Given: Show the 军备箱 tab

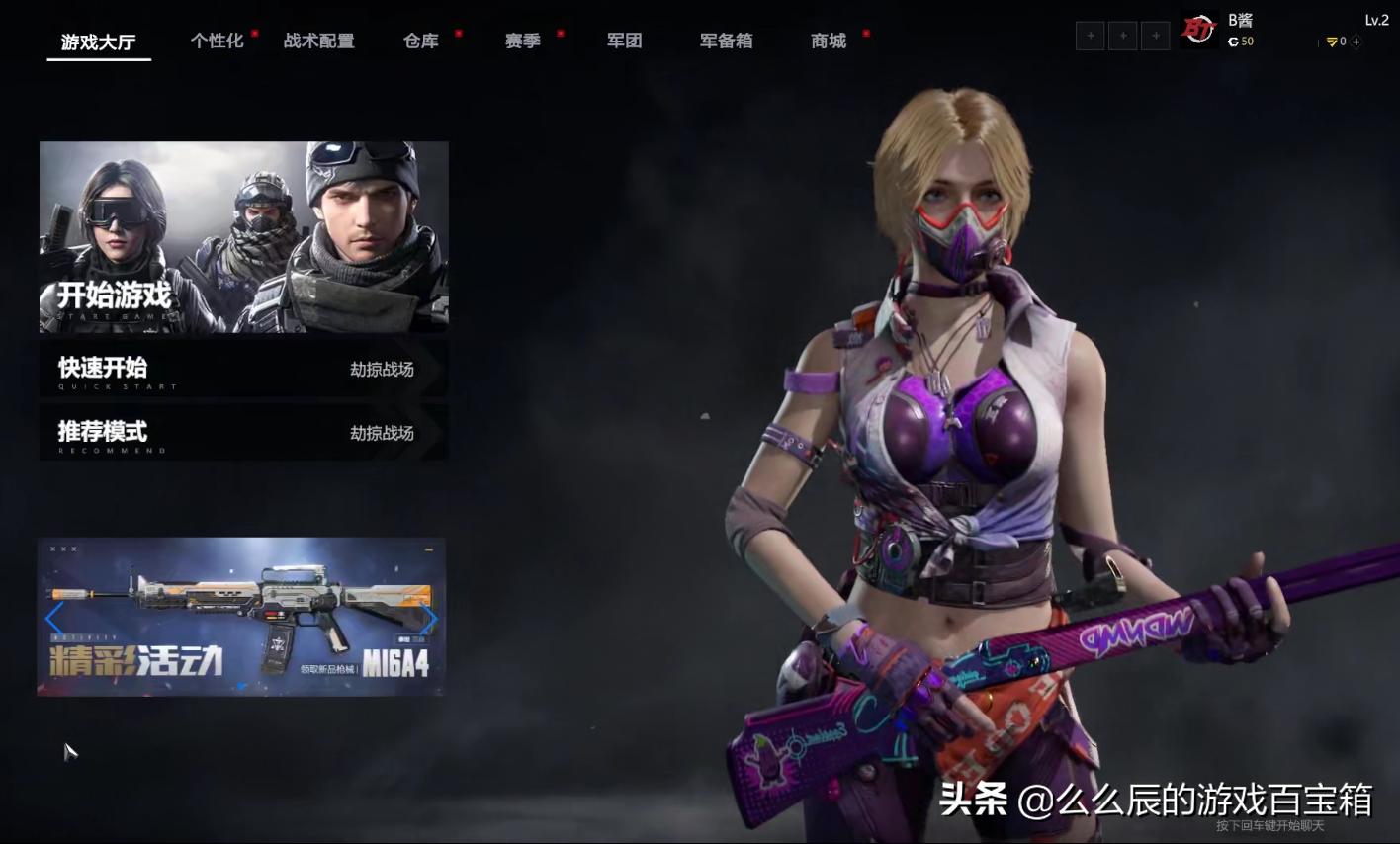Looking at the screenshot, I should click(x=726, y=41).
